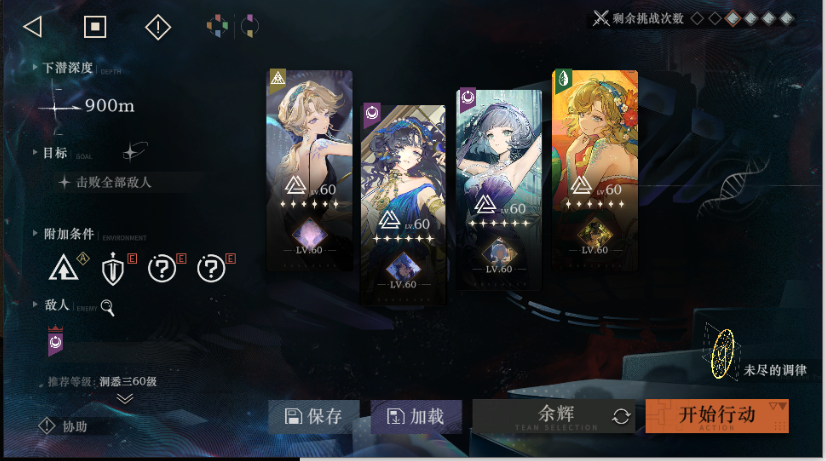The width and height of the screenshot is (826, 461).
Task: Go back with the left arrow button
Action: 32,27
